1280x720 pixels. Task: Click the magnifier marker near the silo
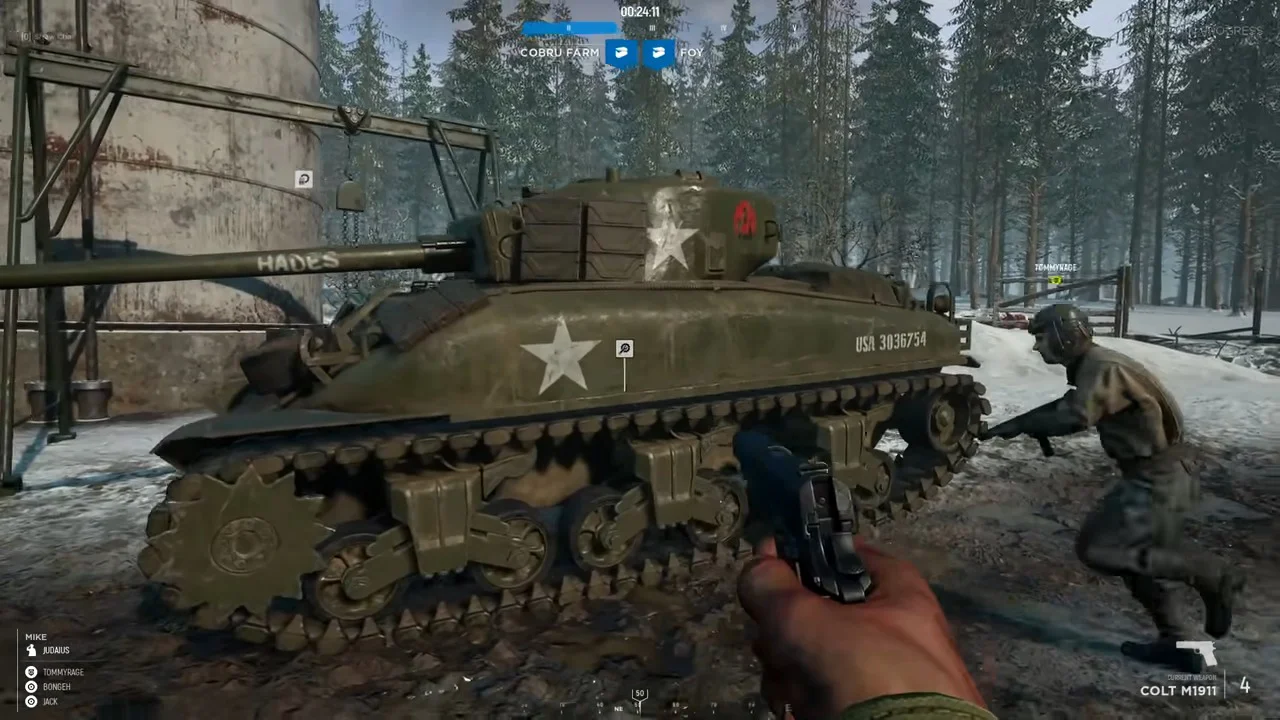[303, 179]
